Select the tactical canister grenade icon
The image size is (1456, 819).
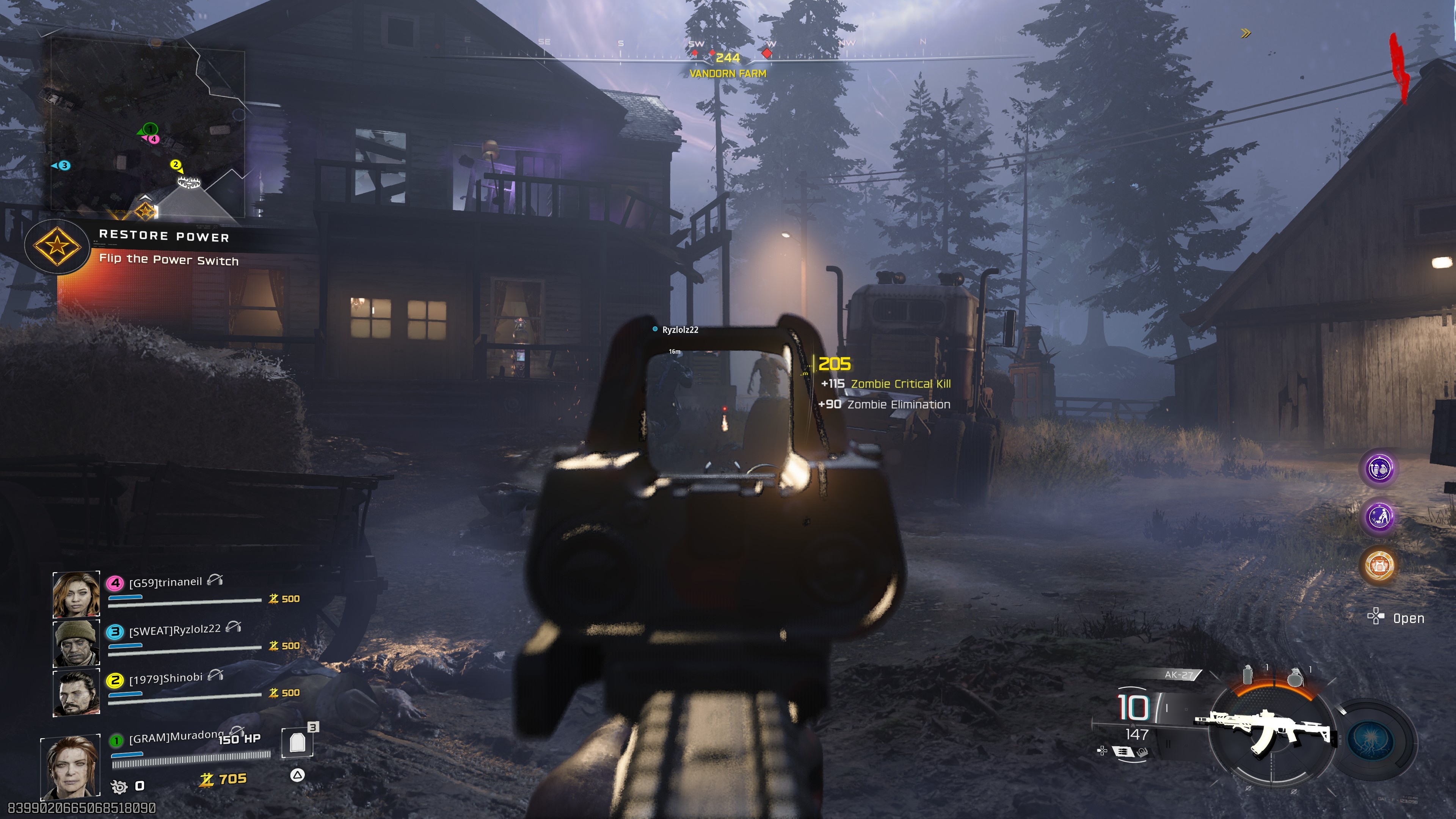1248,674
